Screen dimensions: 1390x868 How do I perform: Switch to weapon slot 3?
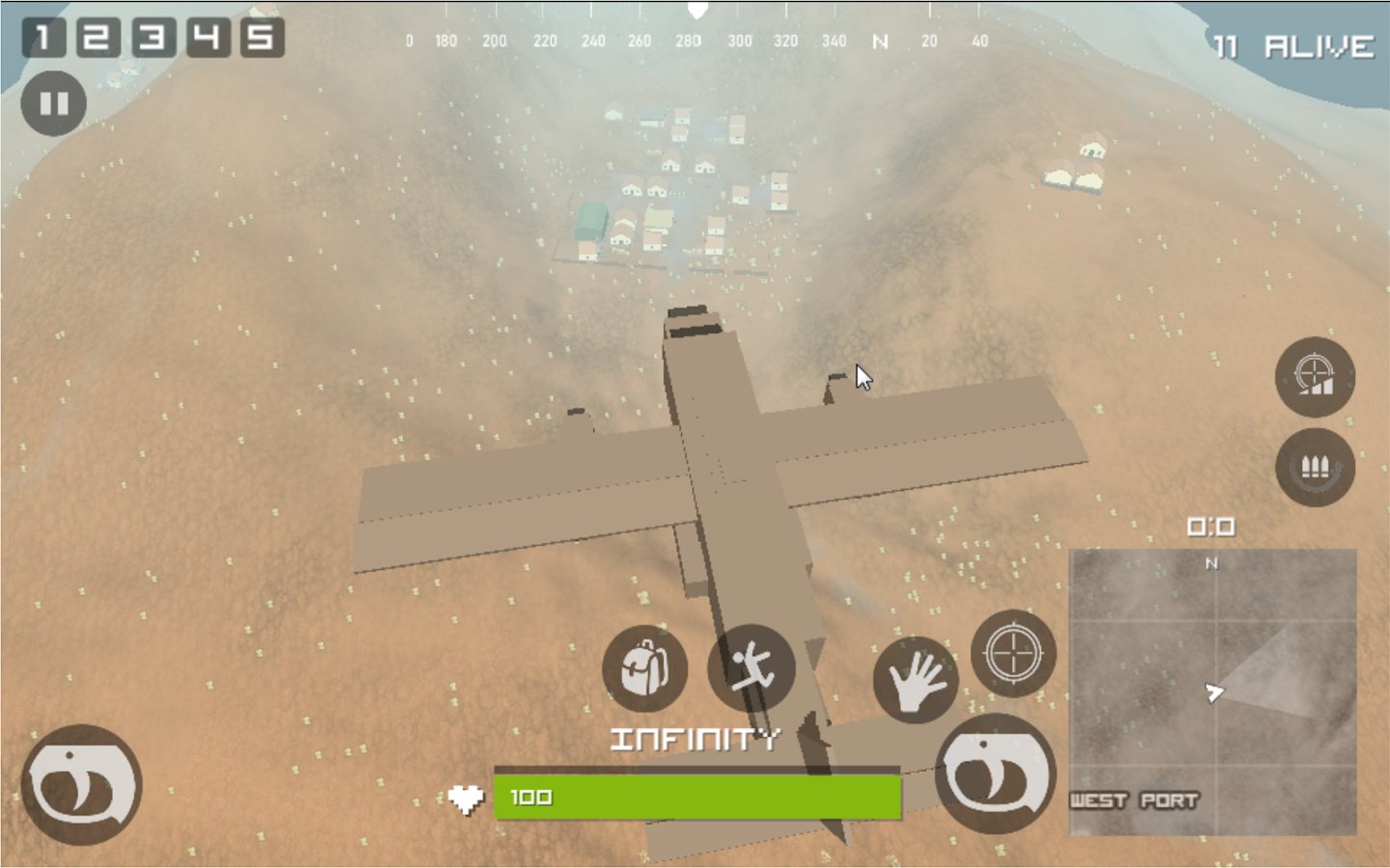click(x=152, y=38)
